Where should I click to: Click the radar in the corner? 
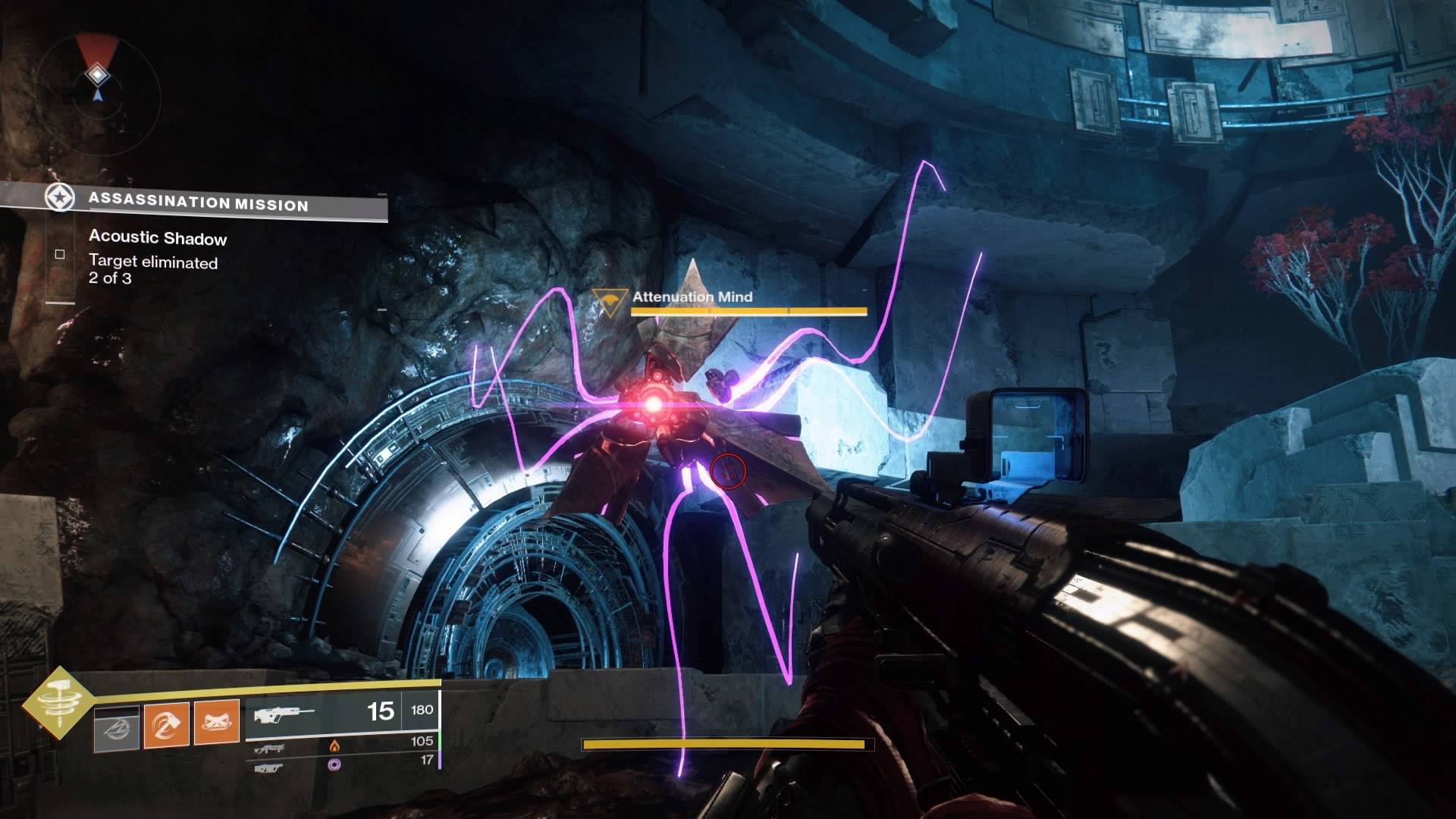pos(98,82)
